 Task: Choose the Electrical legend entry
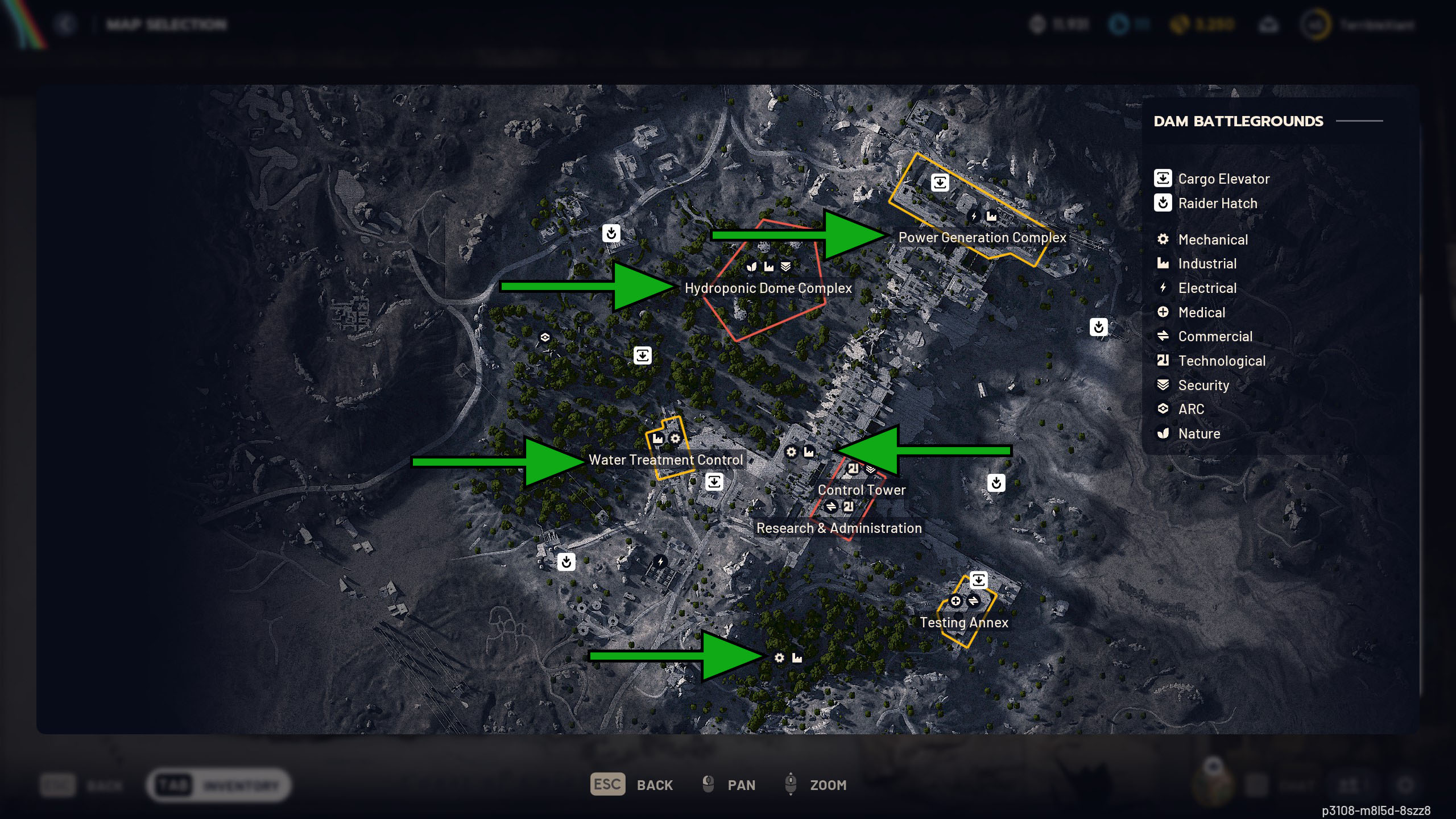click(x=1207, y=288)
